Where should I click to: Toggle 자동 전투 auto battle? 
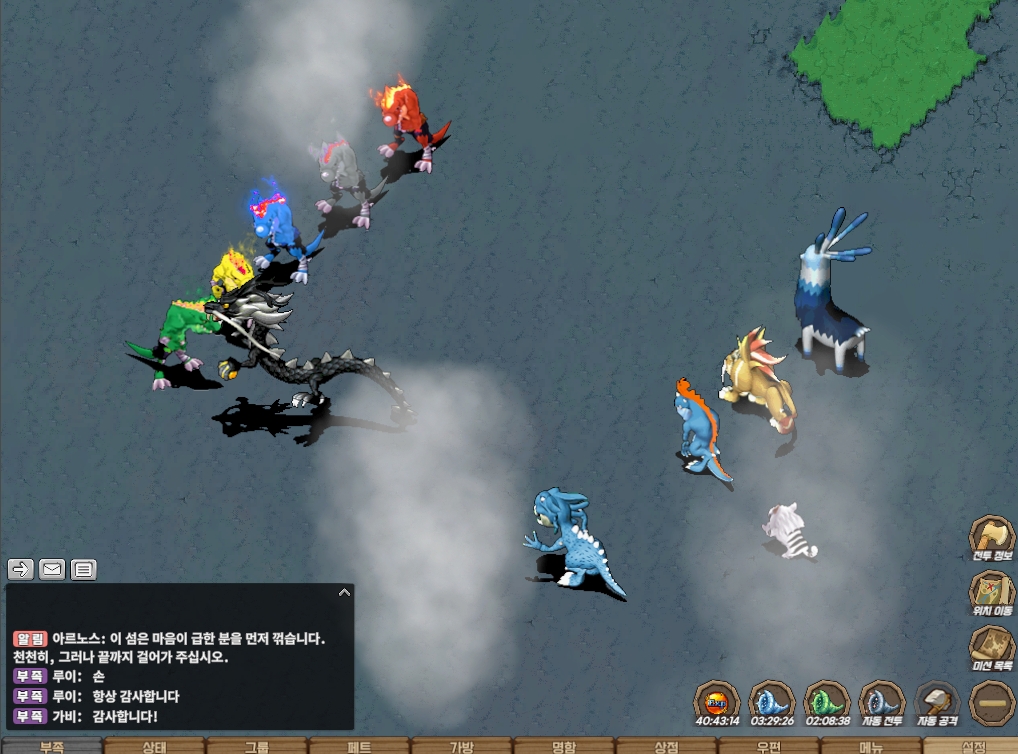[882, 702]
